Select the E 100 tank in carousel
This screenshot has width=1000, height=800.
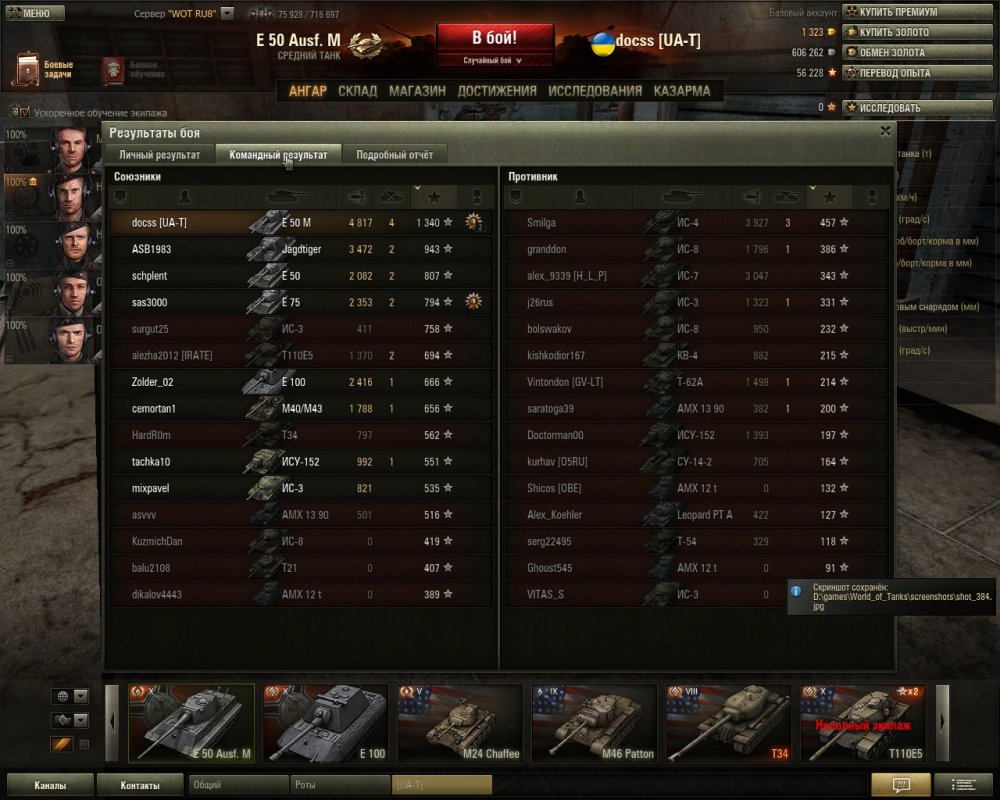click(325, 723)
